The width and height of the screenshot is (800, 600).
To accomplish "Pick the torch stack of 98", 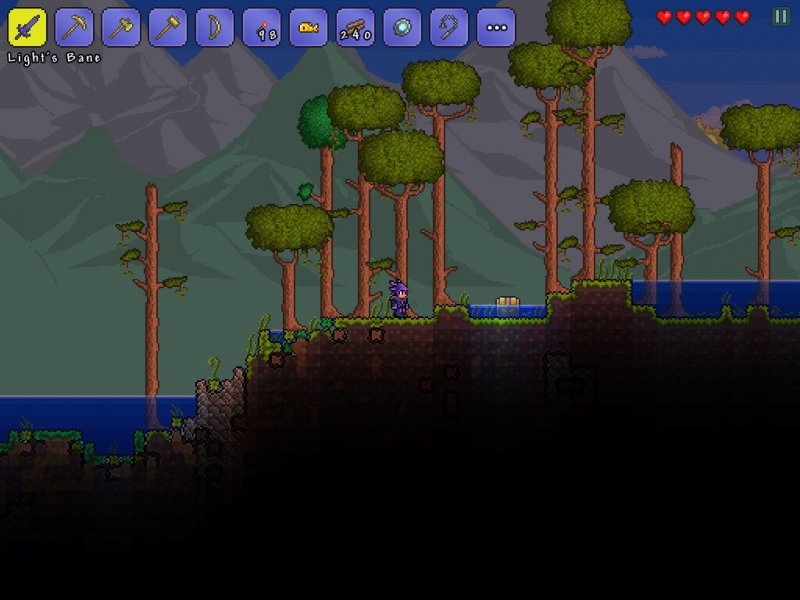I will pyautogui.click(x=262, y=27).
